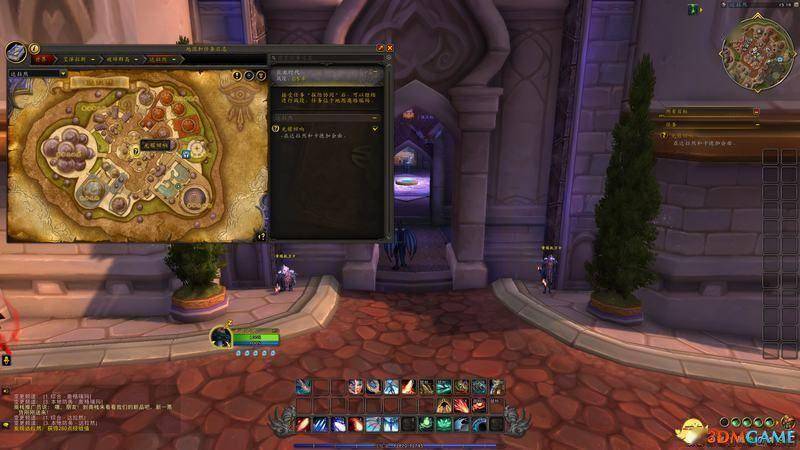Maximize the world map window

pos(379,47)
